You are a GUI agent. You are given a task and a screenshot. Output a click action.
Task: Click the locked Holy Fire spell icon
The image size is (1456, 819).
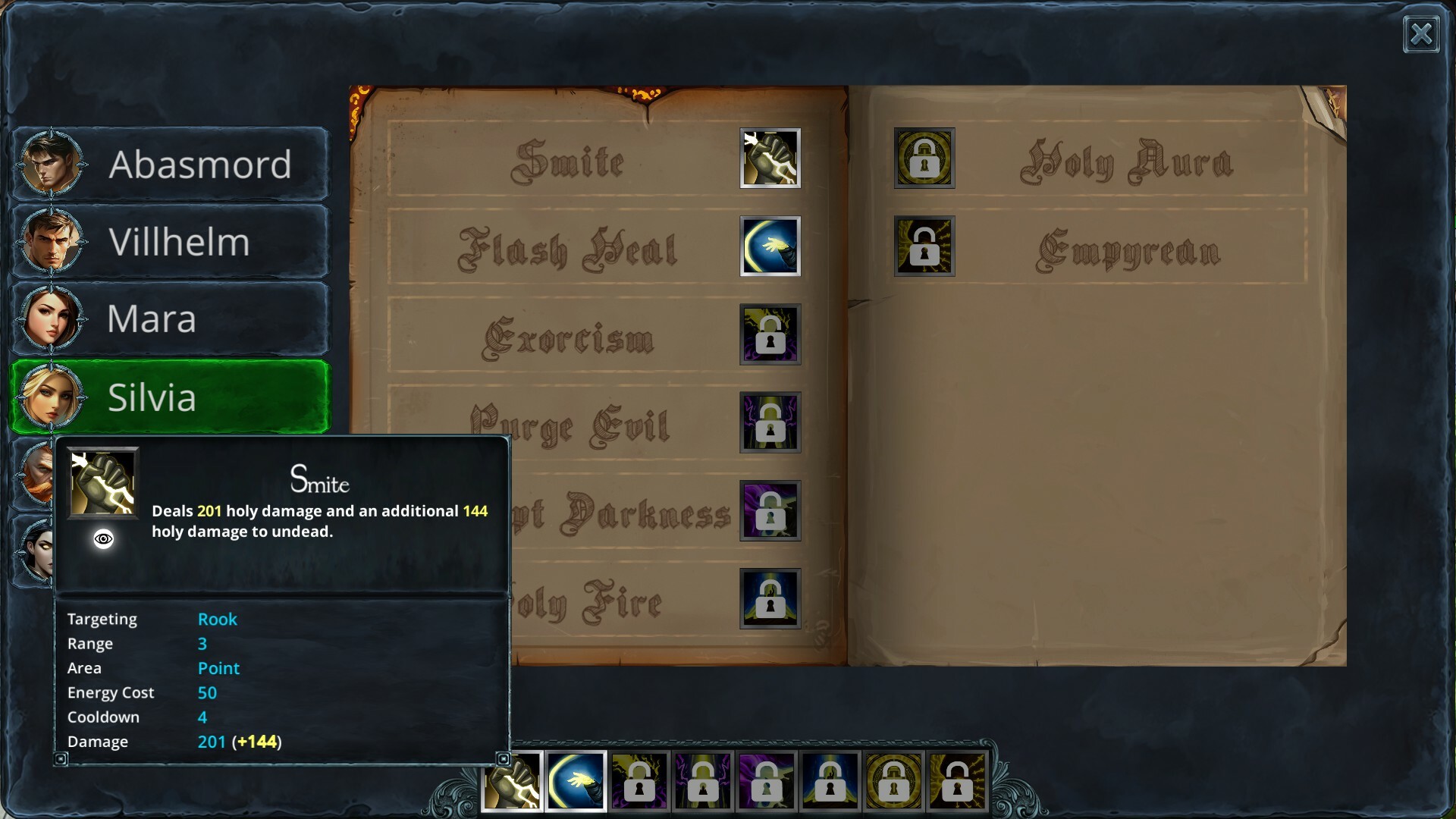pyautogui.click(x=770, y=599)
